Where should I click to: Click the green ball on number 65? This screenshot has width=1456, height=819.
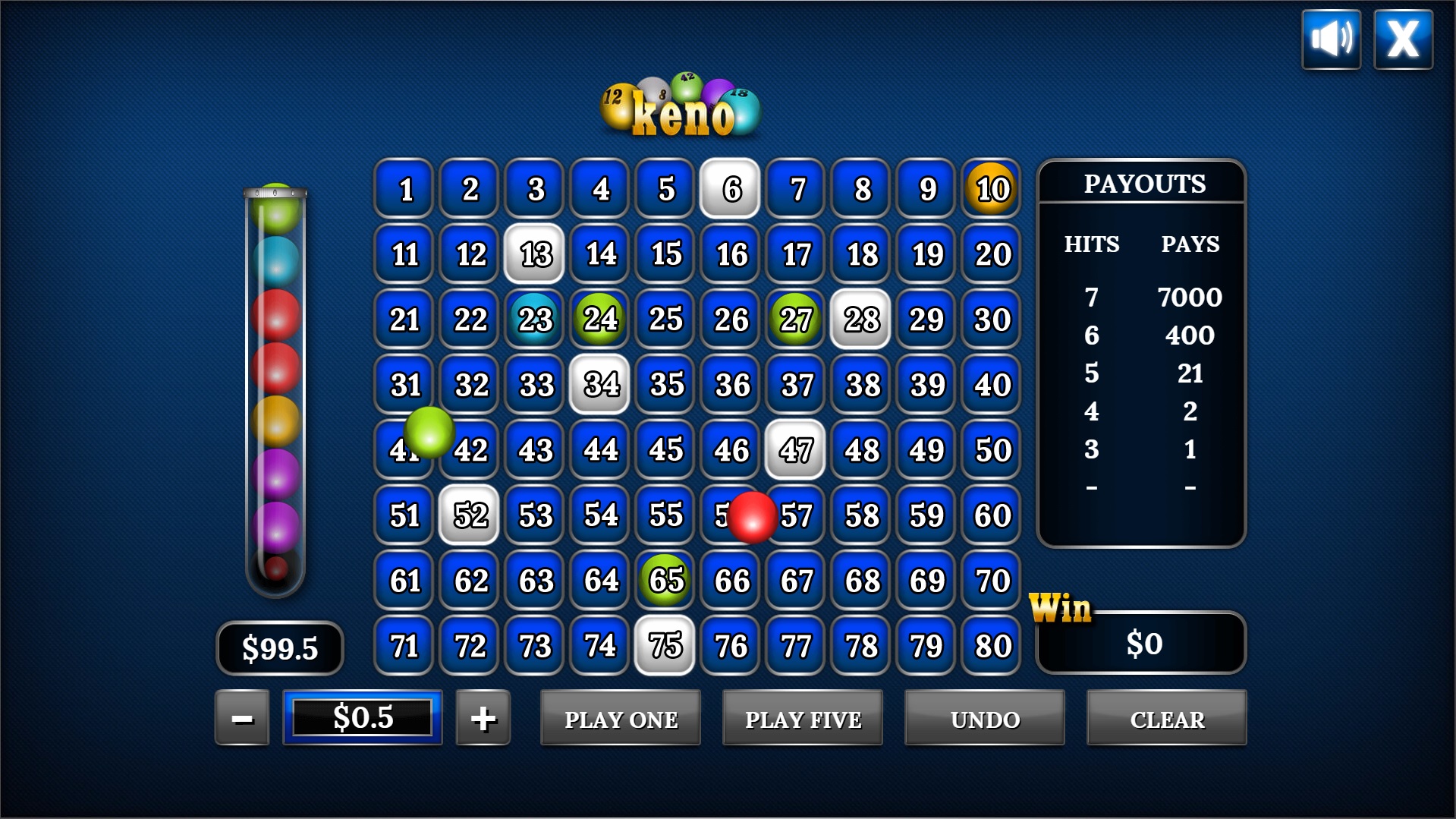[x=665, y=581]
